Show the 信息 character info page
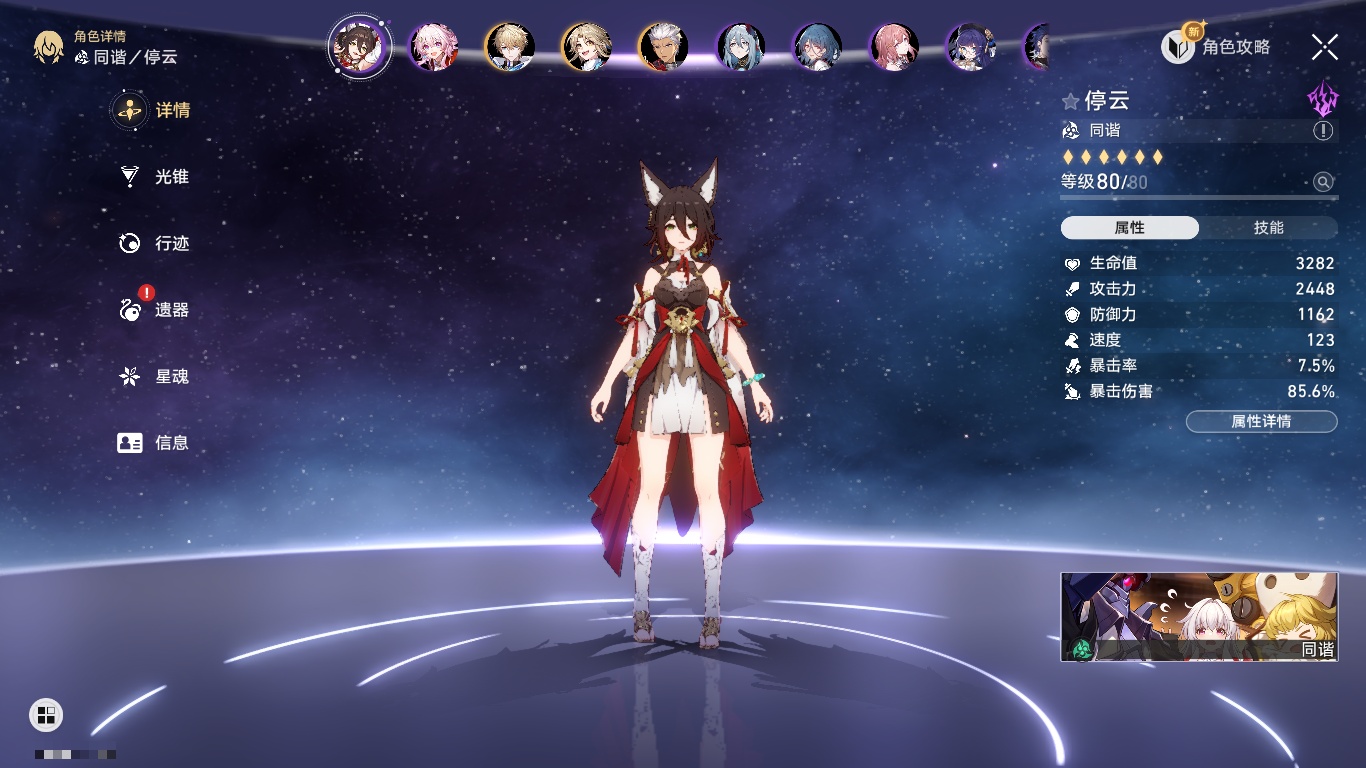This screenshot has width=1366, height=768. 154,443
